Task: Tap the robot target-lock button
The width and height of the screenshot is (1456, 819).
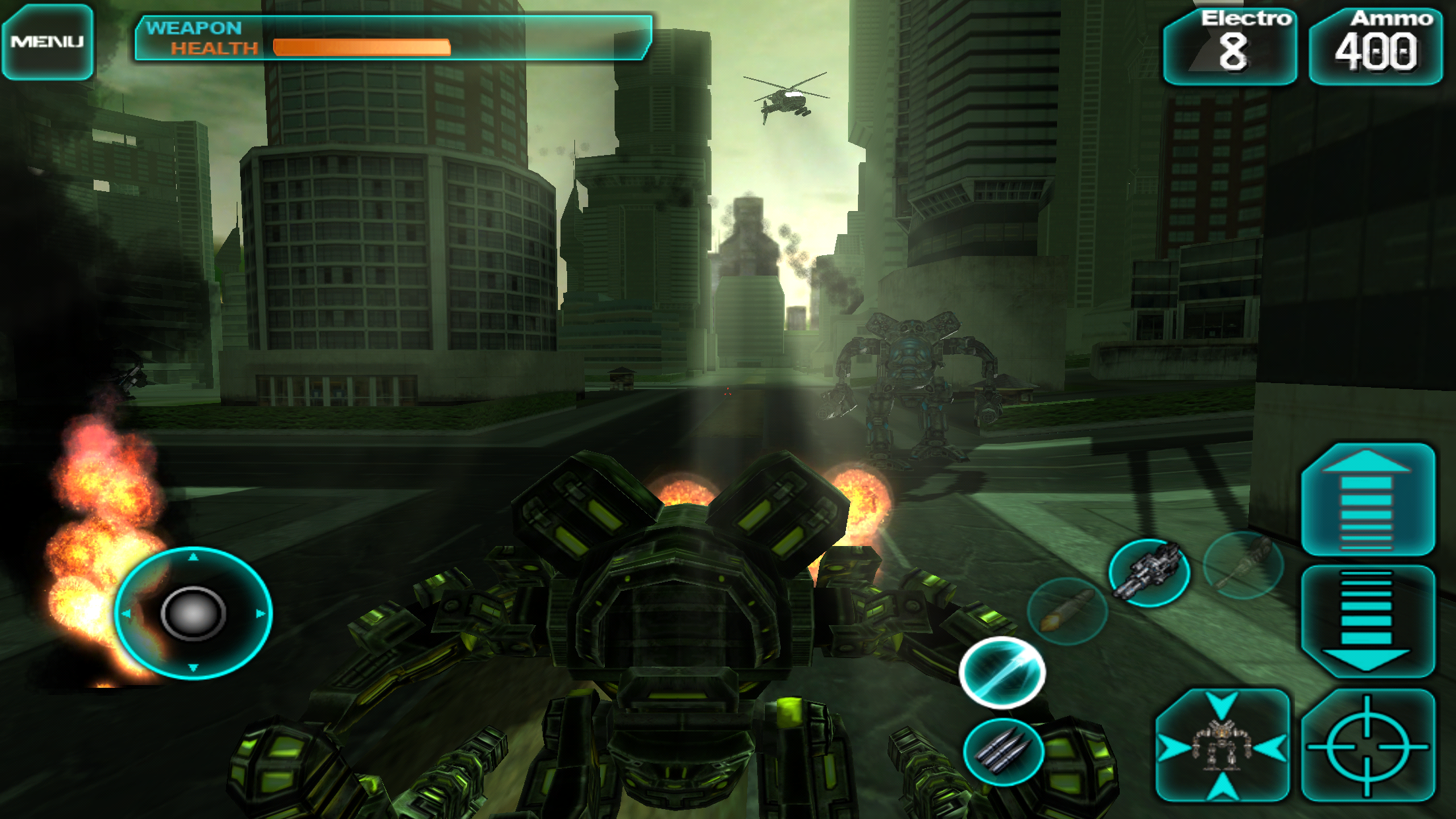Action: click(1223, 746)
